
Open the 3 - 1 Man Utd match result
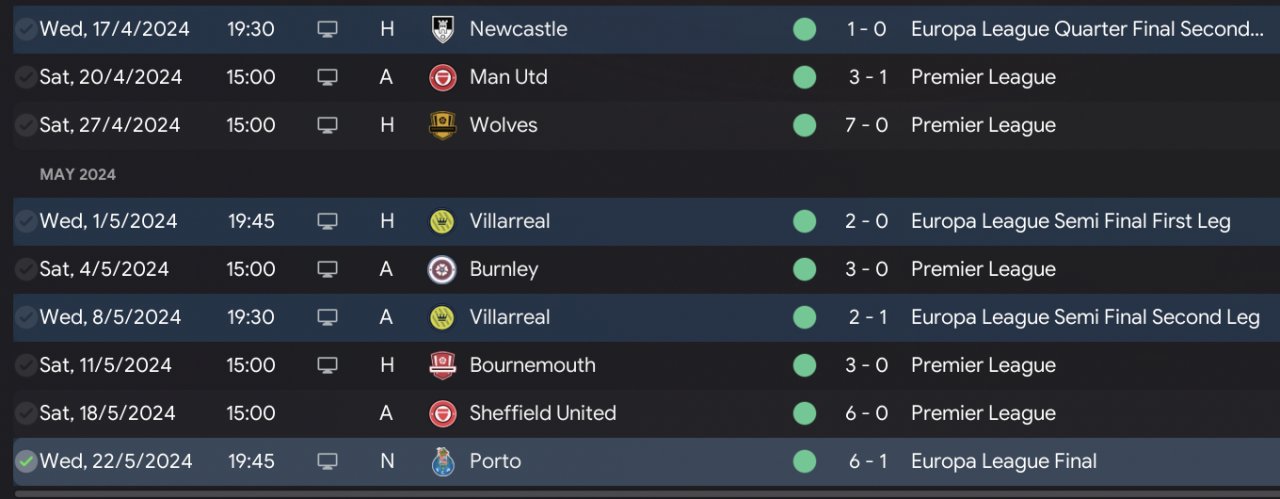coord(866,77)
